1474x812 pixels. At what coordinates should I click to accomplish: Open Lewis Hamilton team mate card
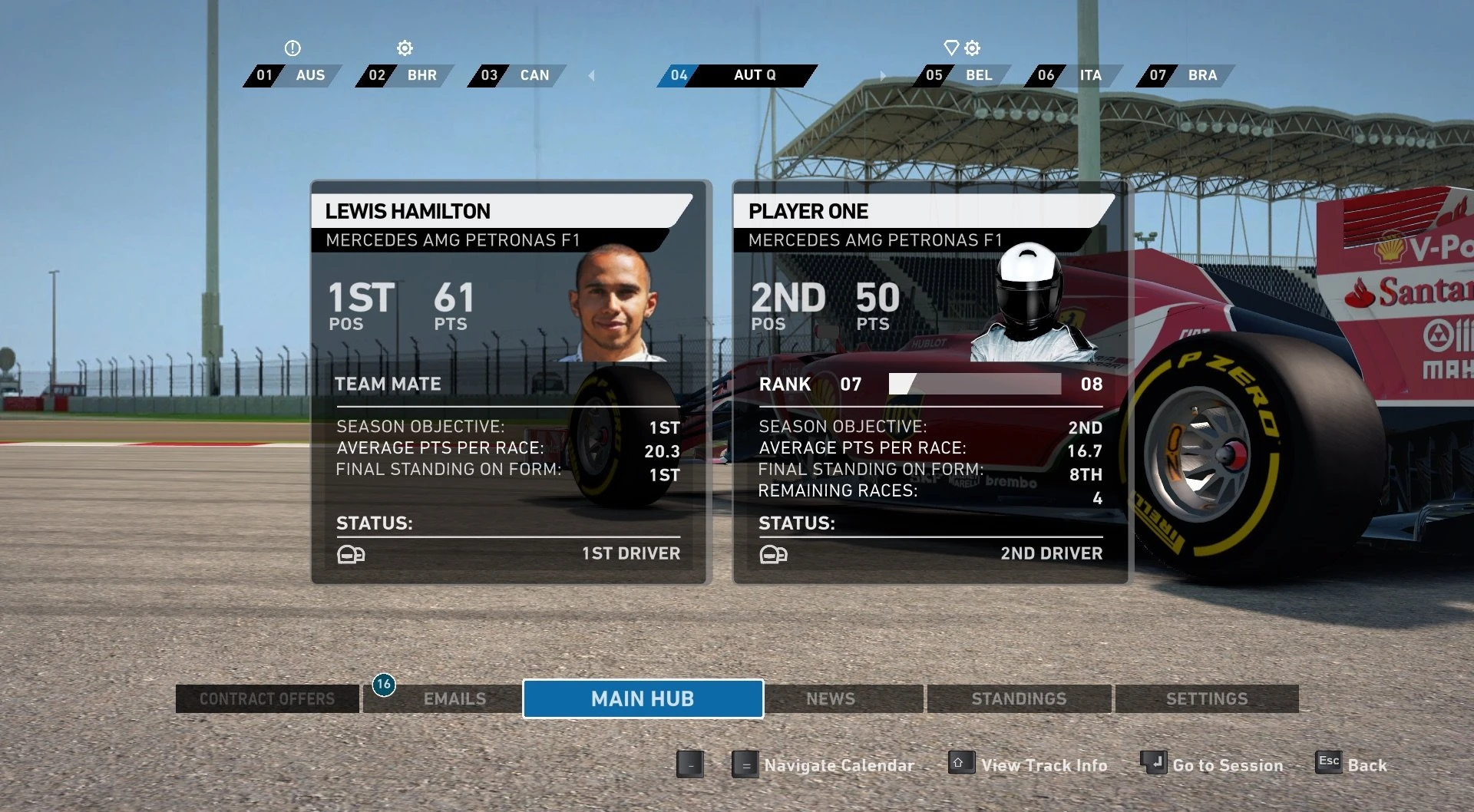point(511,381)
